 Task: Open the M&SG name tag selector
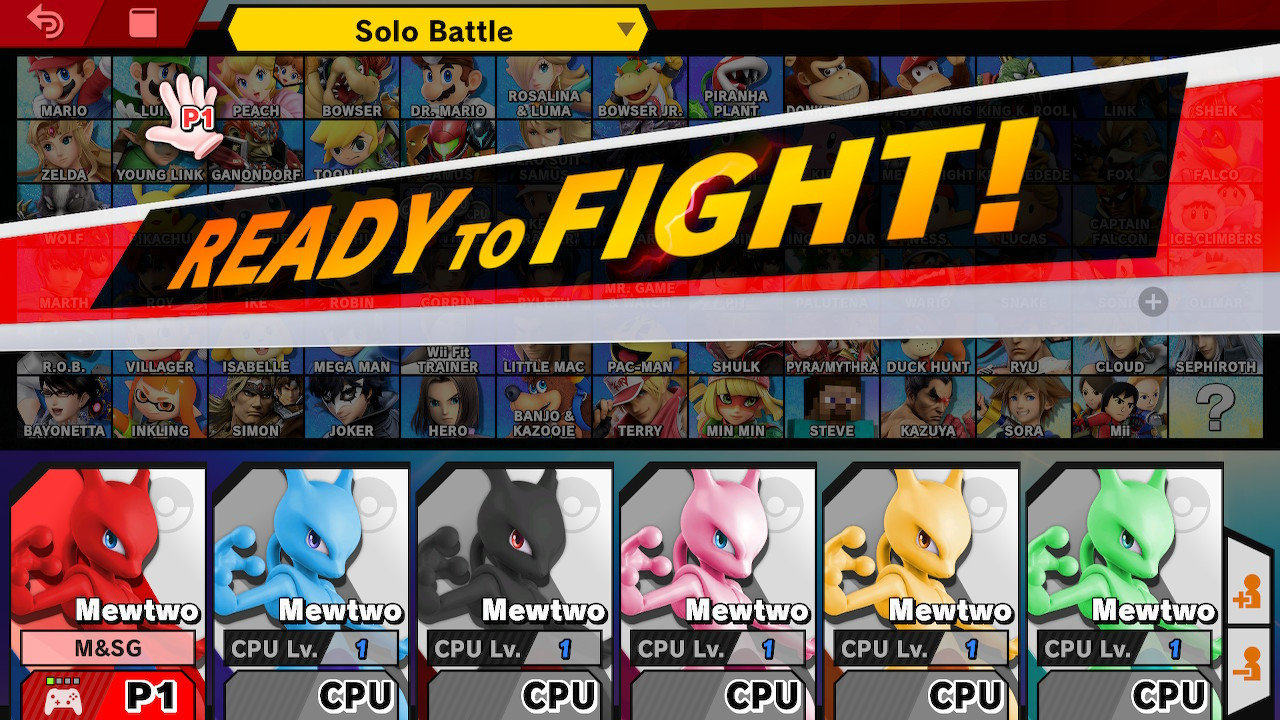[109, 648]
